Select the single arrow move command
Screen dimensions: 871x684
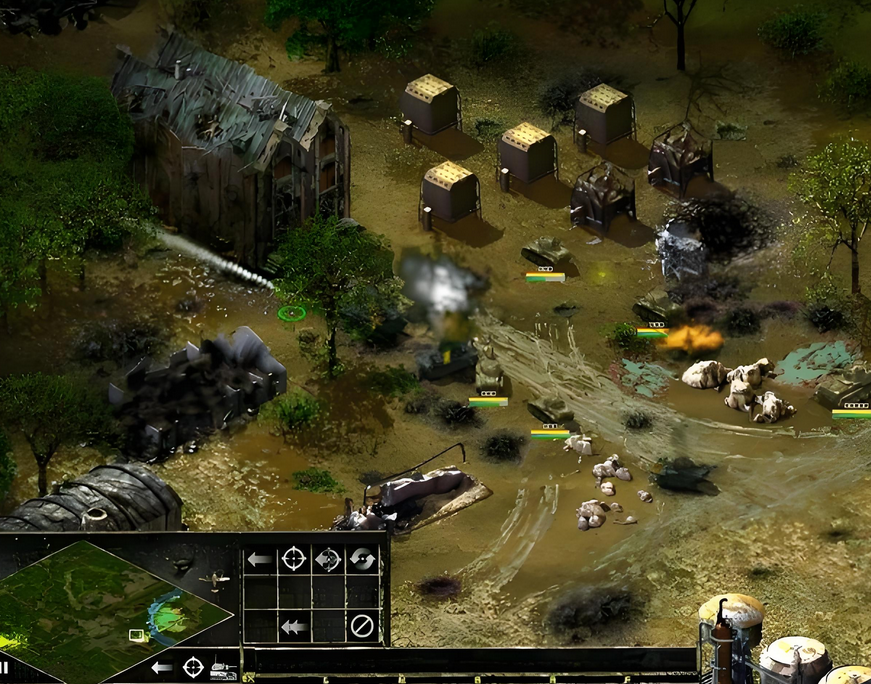point(259,559)
